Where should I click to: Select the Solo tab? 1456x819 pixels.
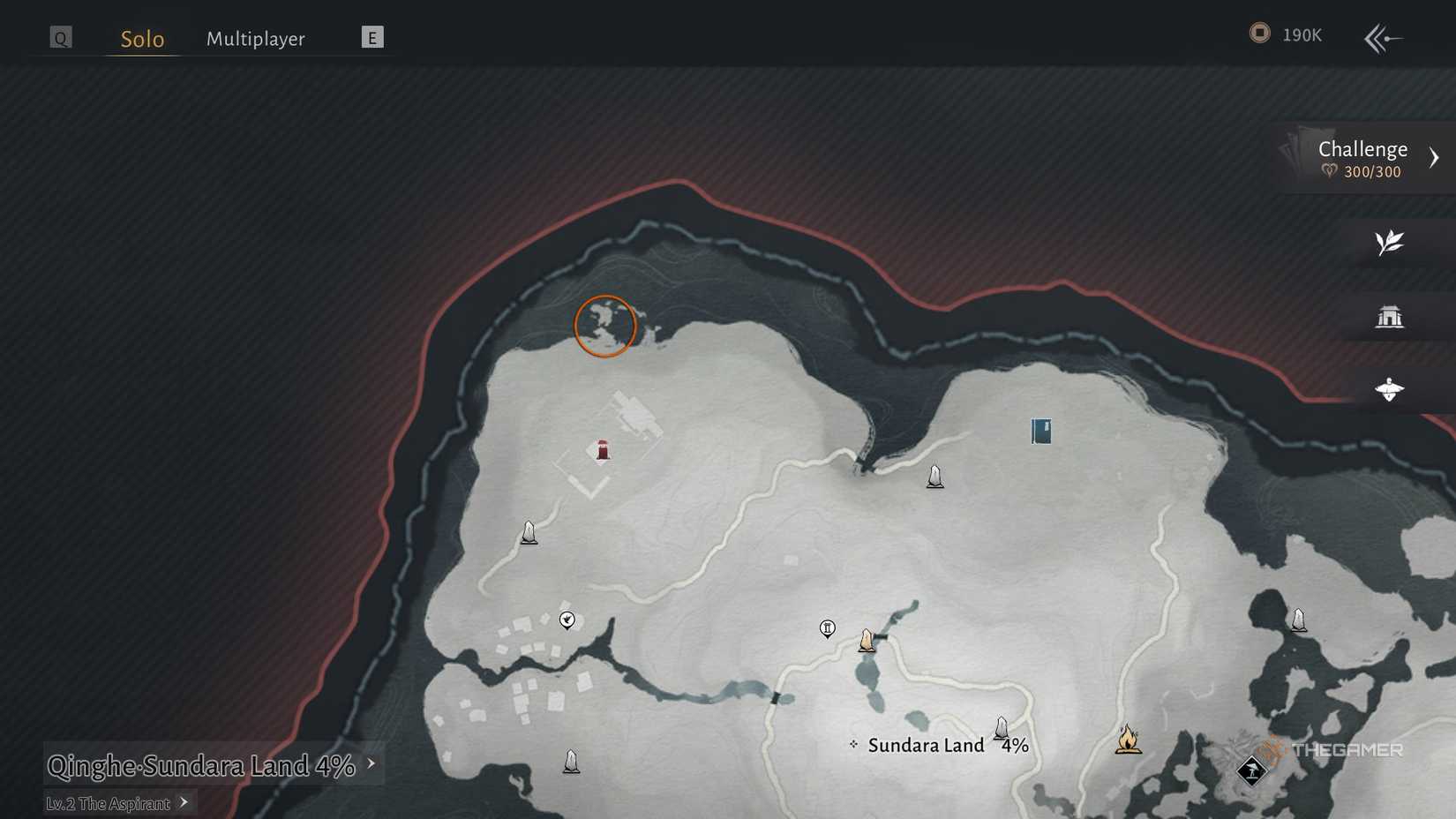click(x=141, y=39)
